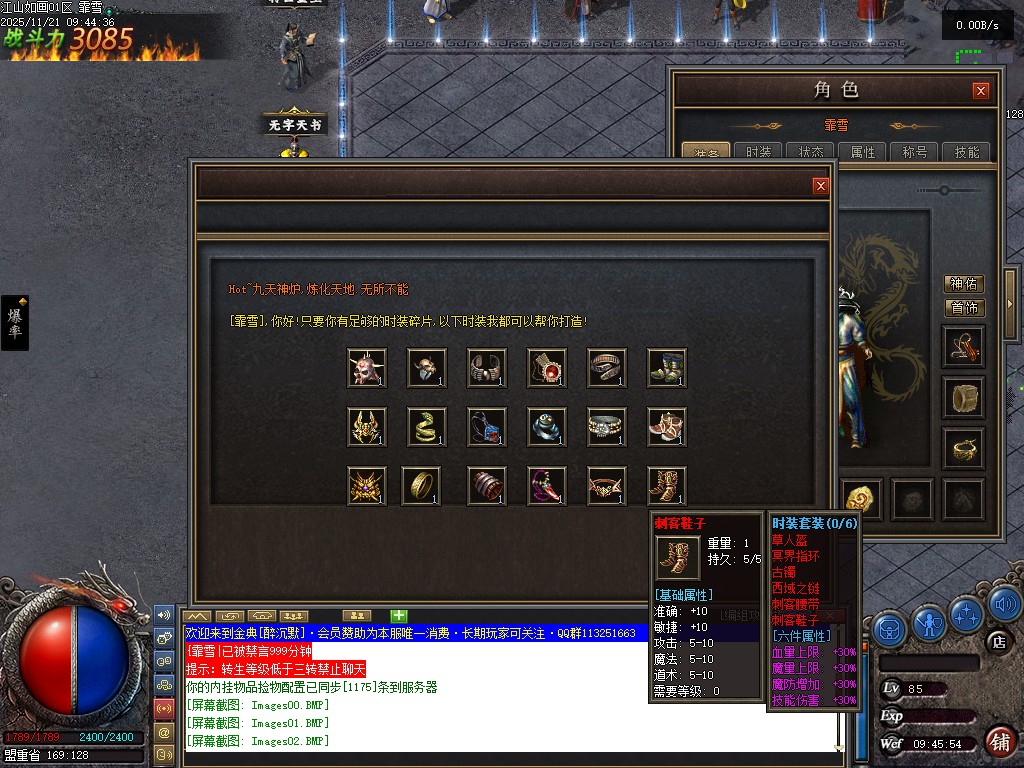The height and width of the screenshot is (768, 1024).
Task: Pick the plain gold ring item
Action: [x=421, y=486]
